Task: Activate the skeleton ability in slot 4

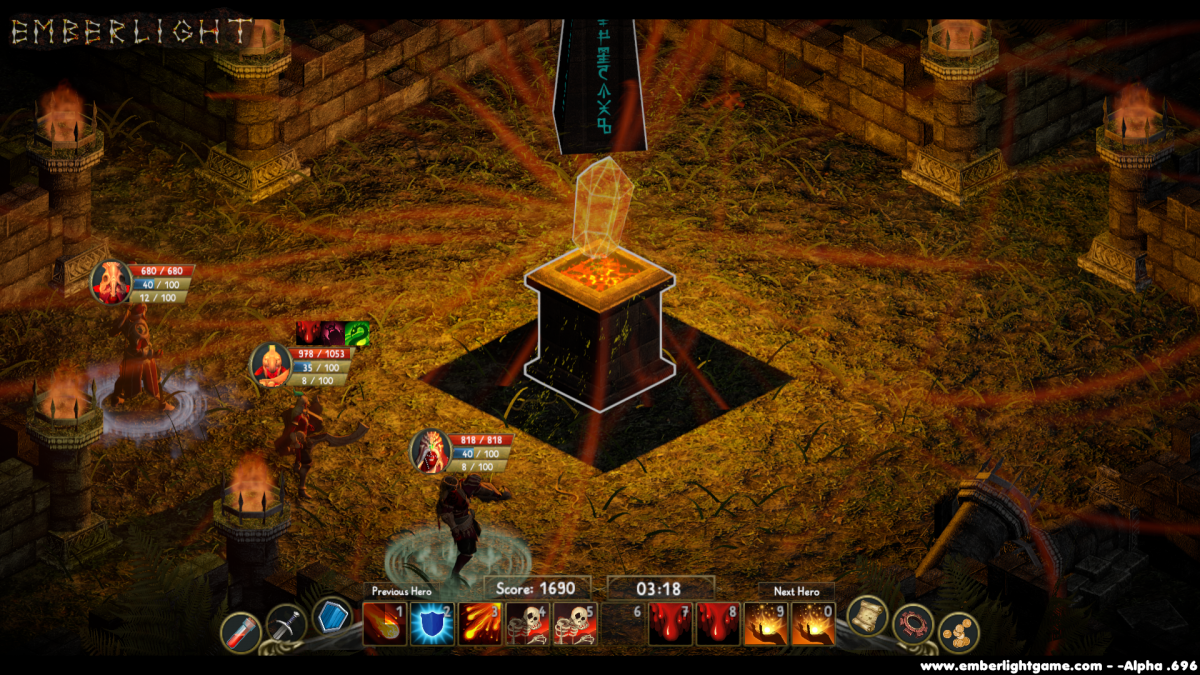Action: click(528, 624)
